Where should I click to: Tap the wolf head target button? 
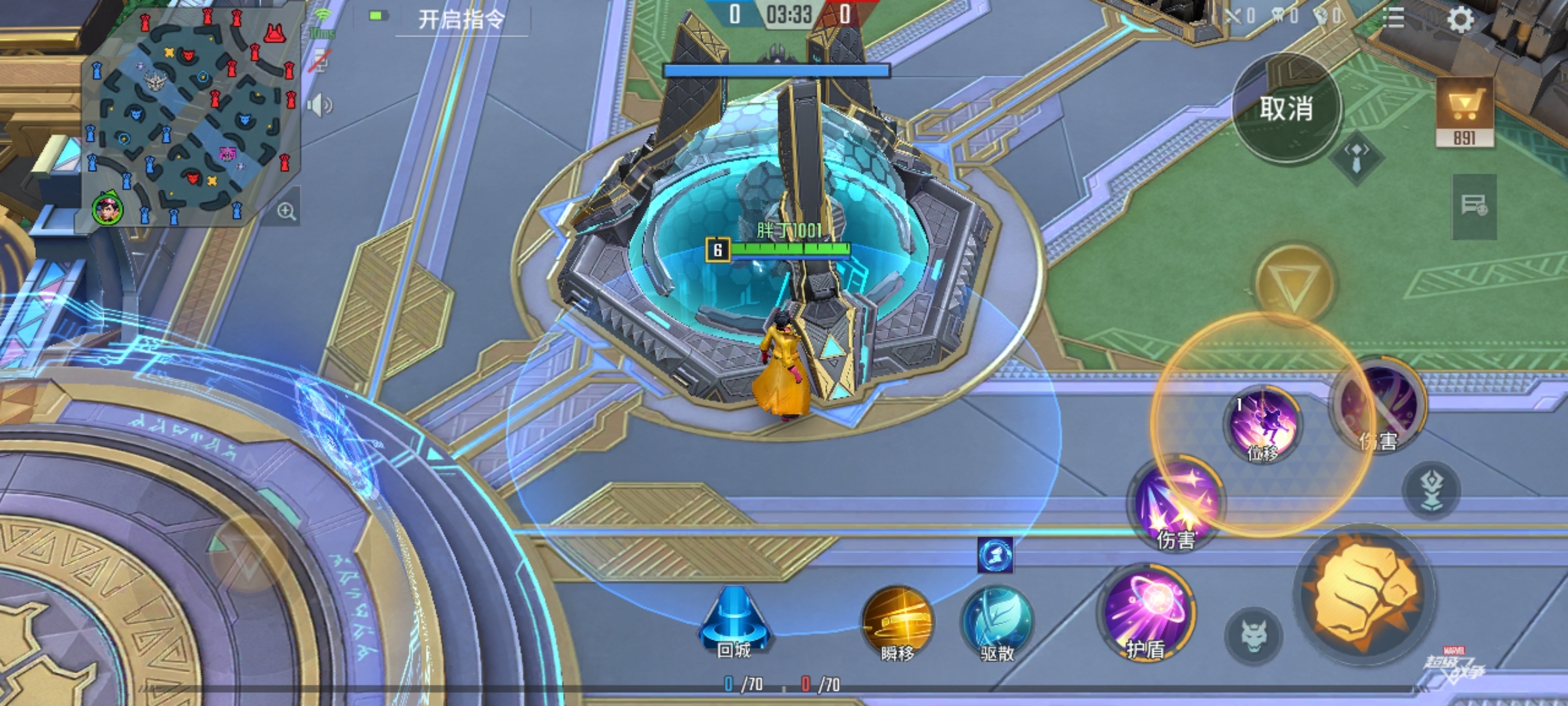(x=1253, y=635)
